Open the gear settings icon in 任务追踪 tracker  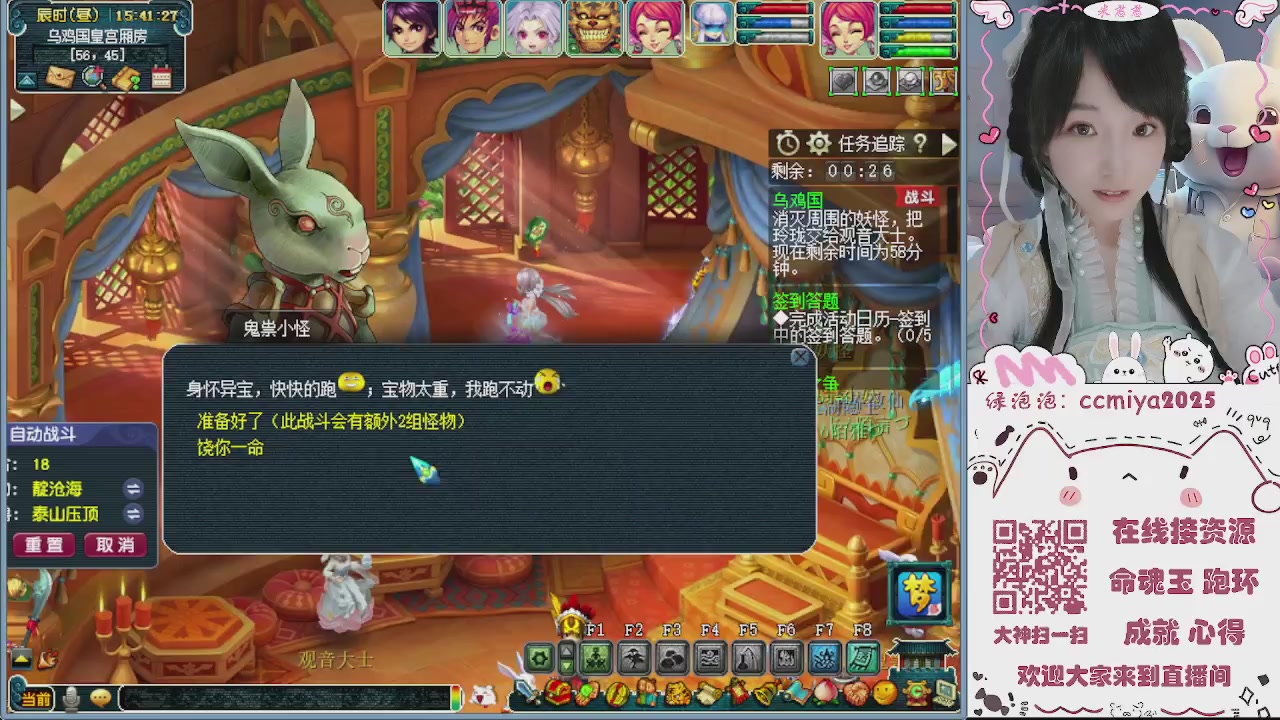[x=820, y=143]
